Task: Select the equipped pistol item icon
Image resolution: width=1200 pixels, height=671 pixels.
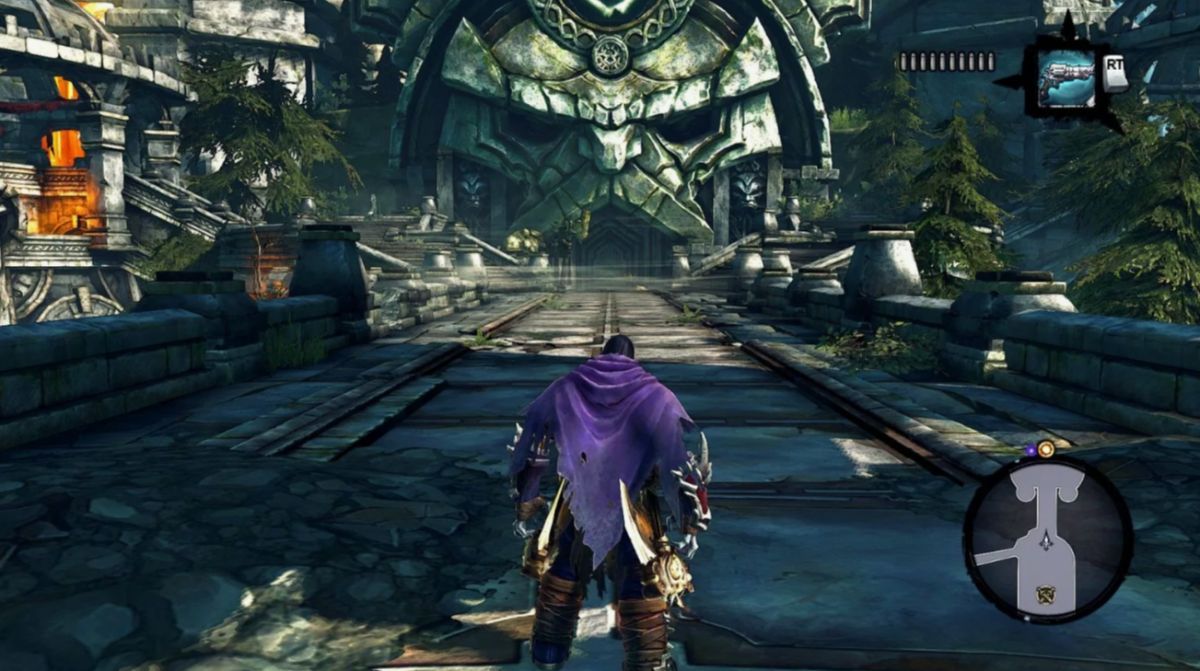Action: coord(1066,76)
